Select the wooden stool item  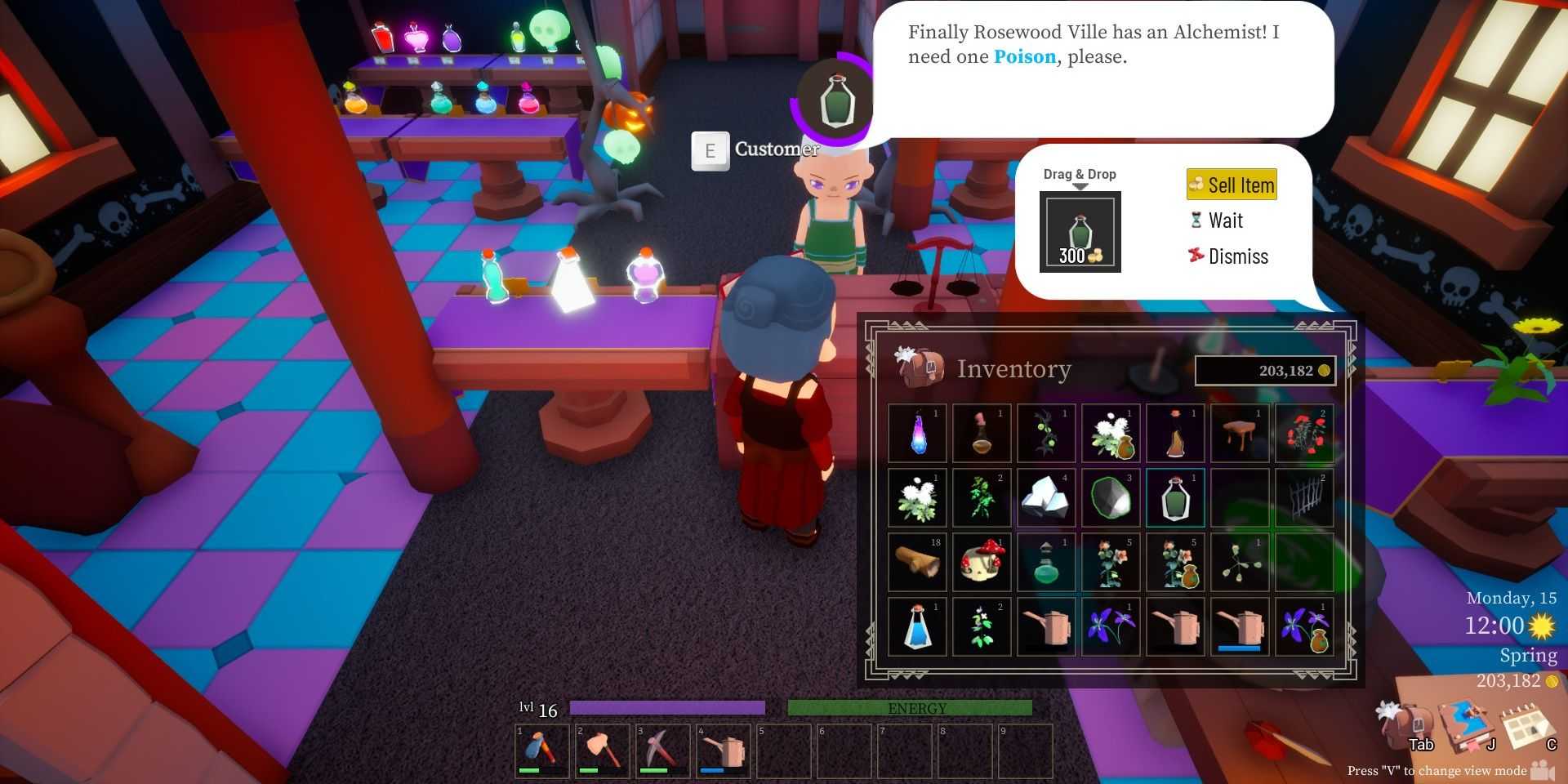tap(1240, 433)
